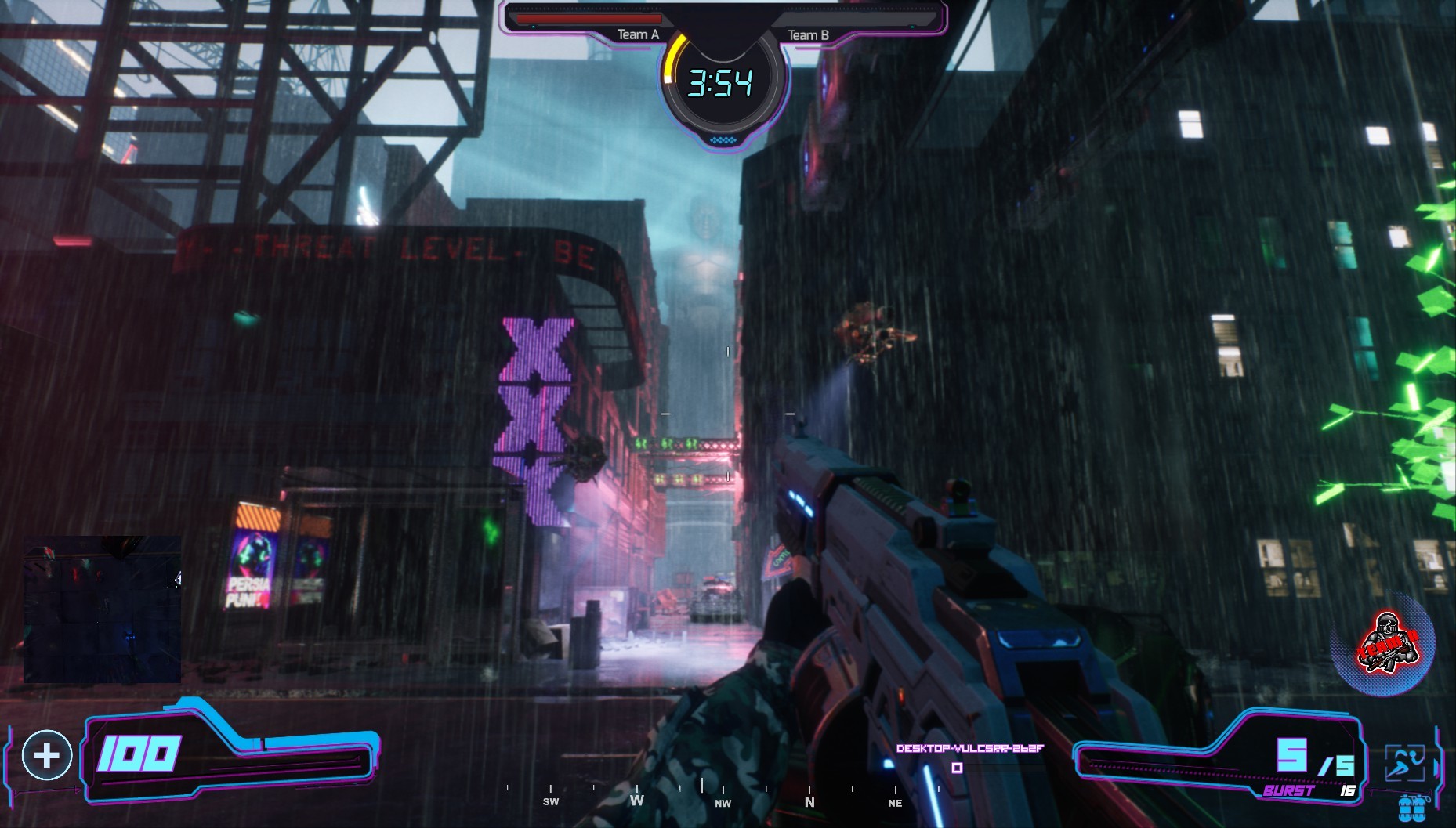
Task: Click the north marker on the compass
Action: coord(808,803)
